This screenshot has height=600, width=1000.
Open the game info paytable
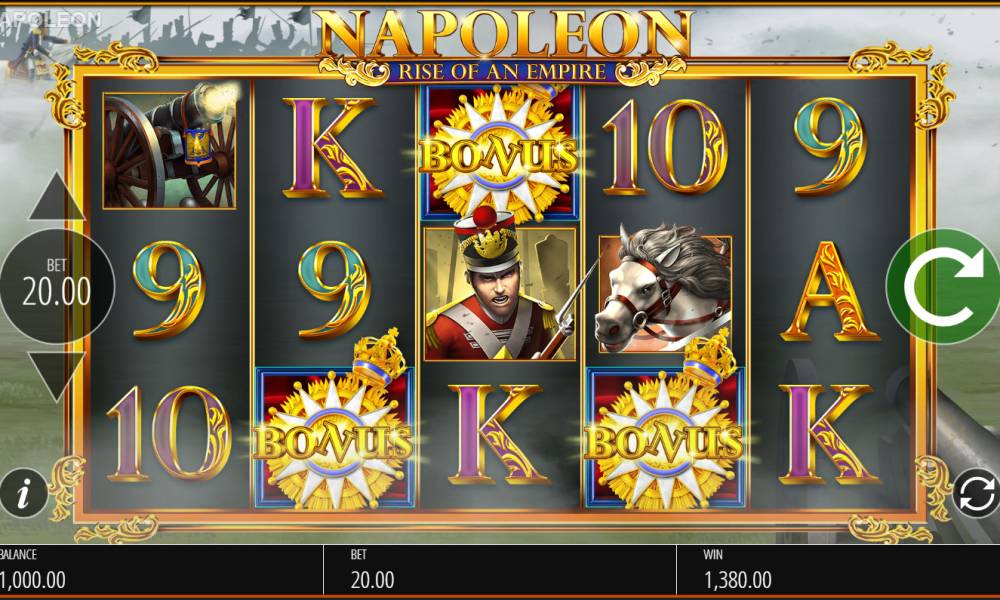coord(24,492)
